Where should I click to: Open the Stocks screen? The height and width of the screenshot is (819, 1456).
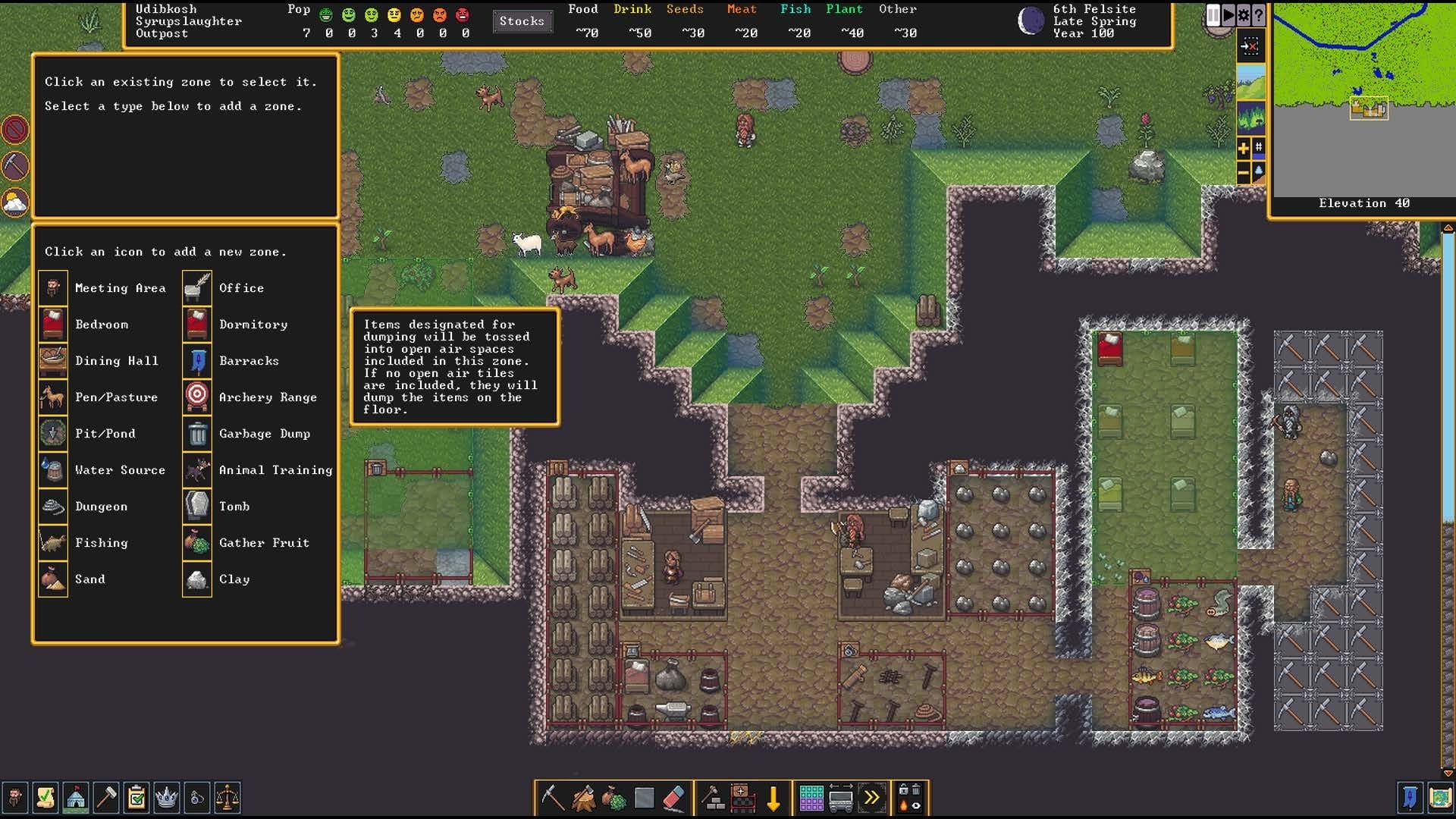(x=522, y=21)
